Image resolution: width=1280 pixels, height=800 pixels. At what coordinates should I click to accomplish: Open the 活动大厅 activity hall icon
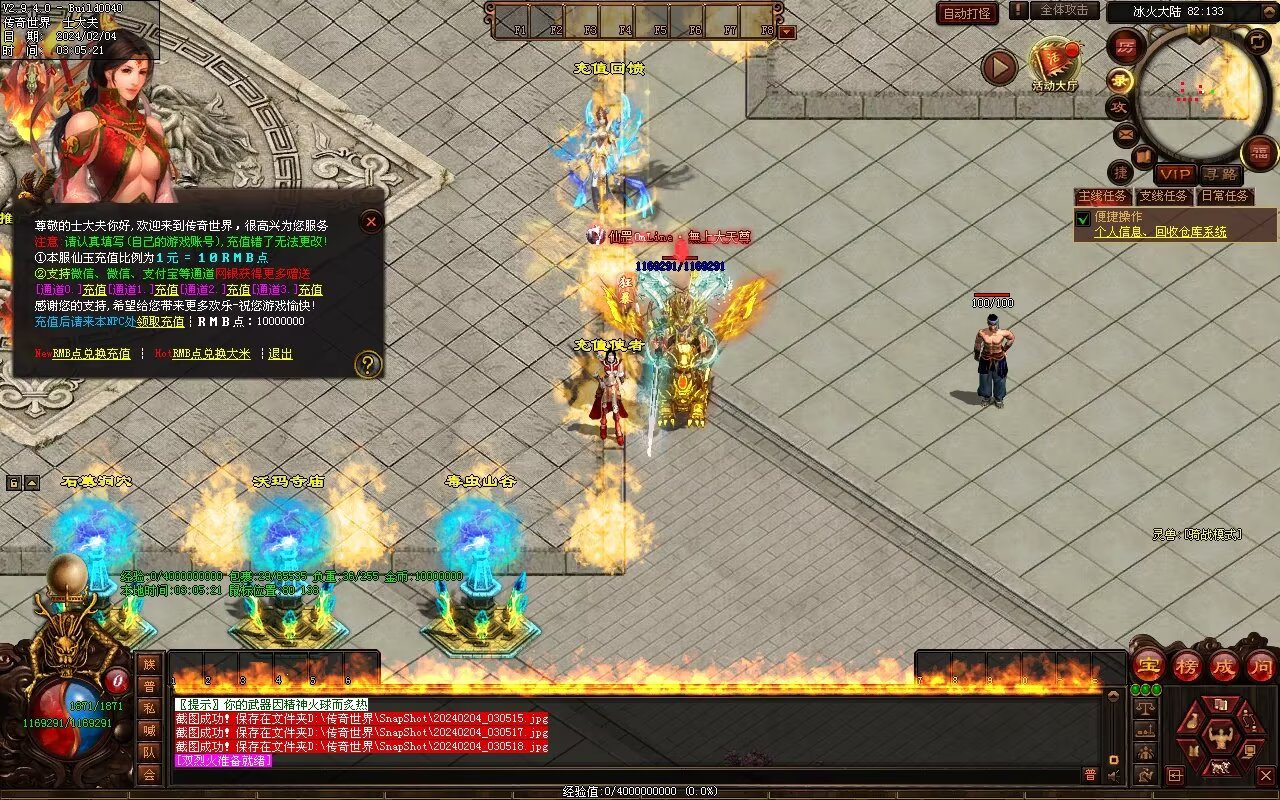(x=1055, y=65)
